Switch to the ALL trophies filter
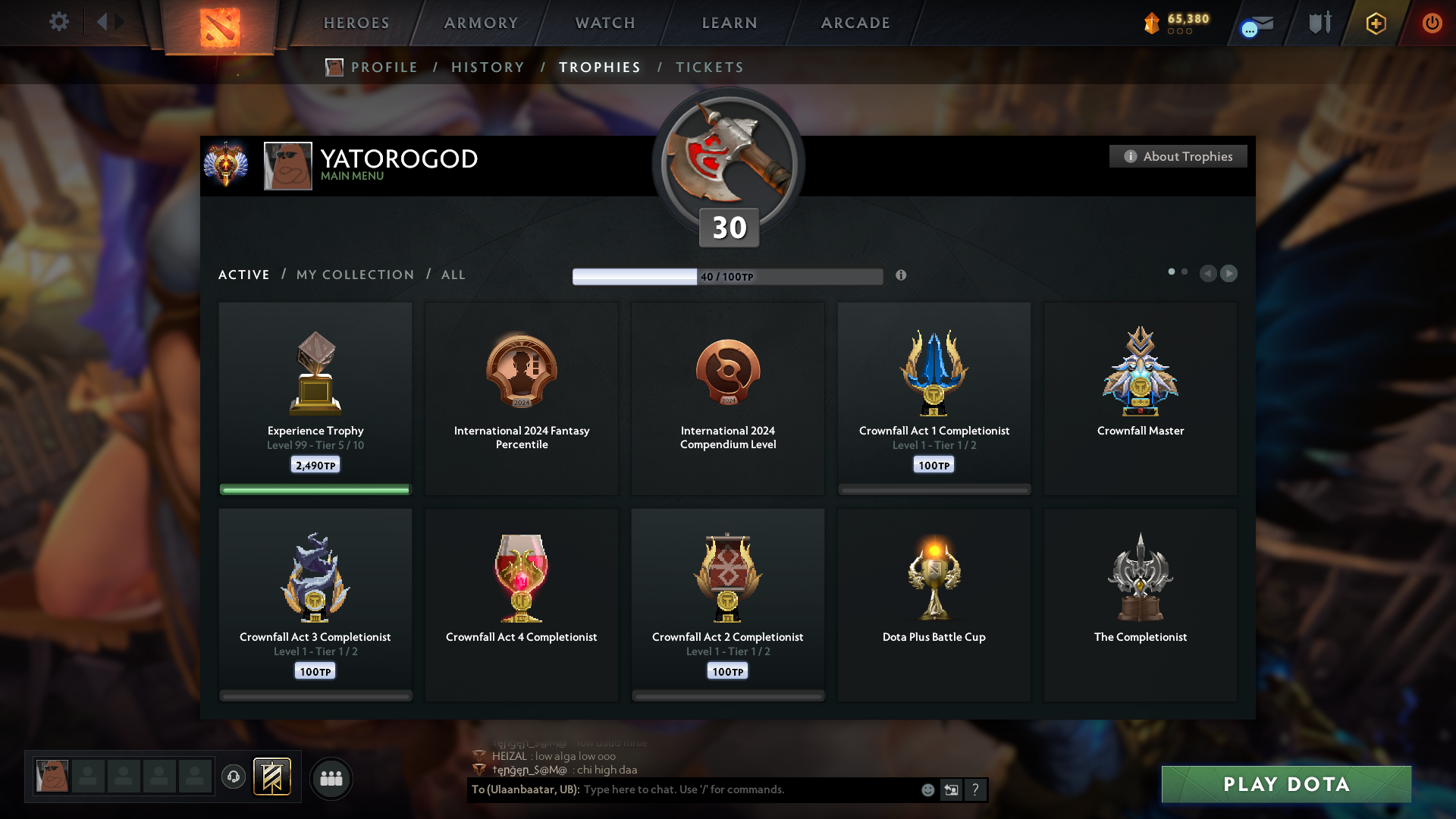 coord(453,275)
